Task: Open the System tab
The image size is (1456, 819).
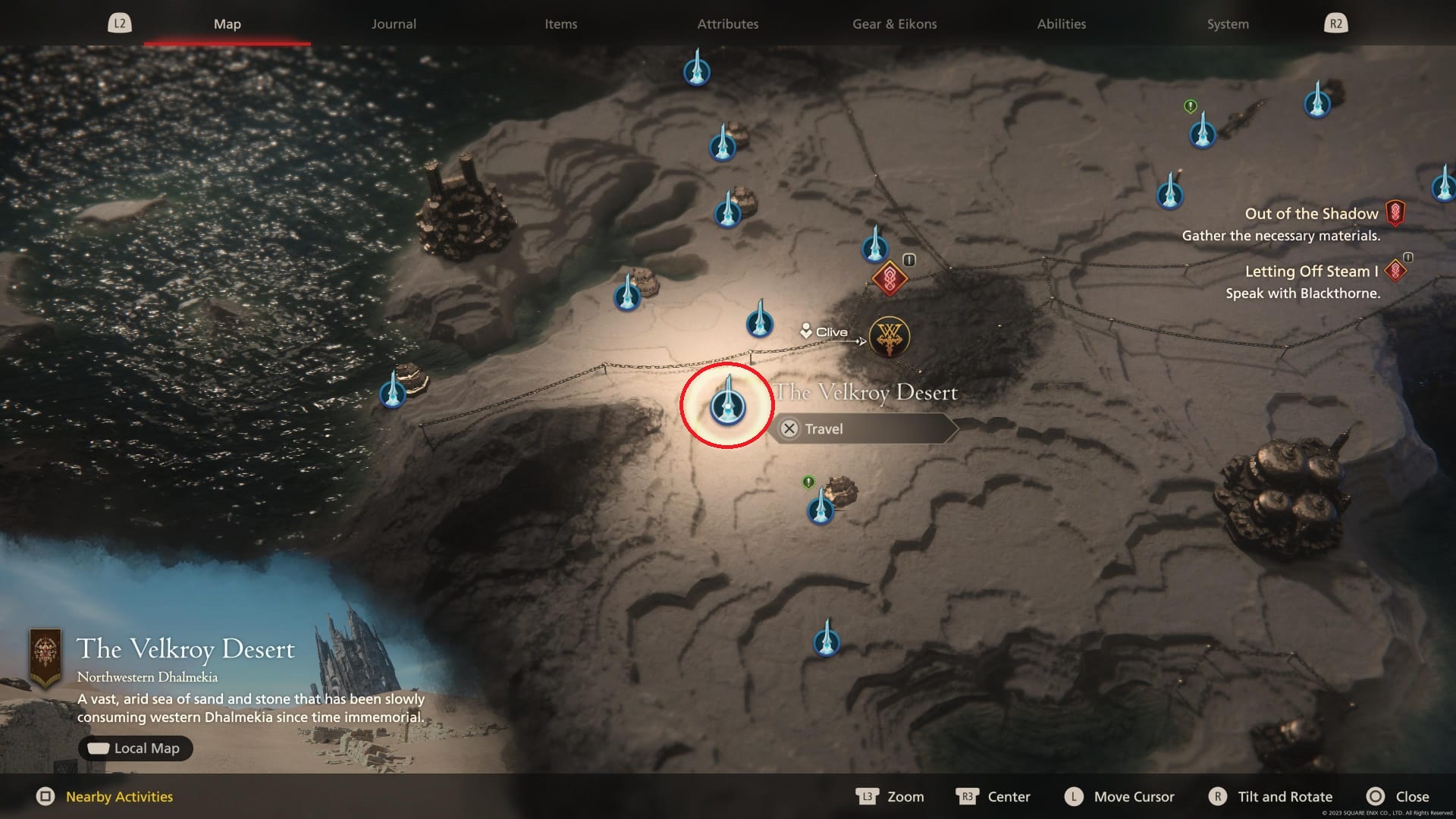Action: pos(1227,24)
